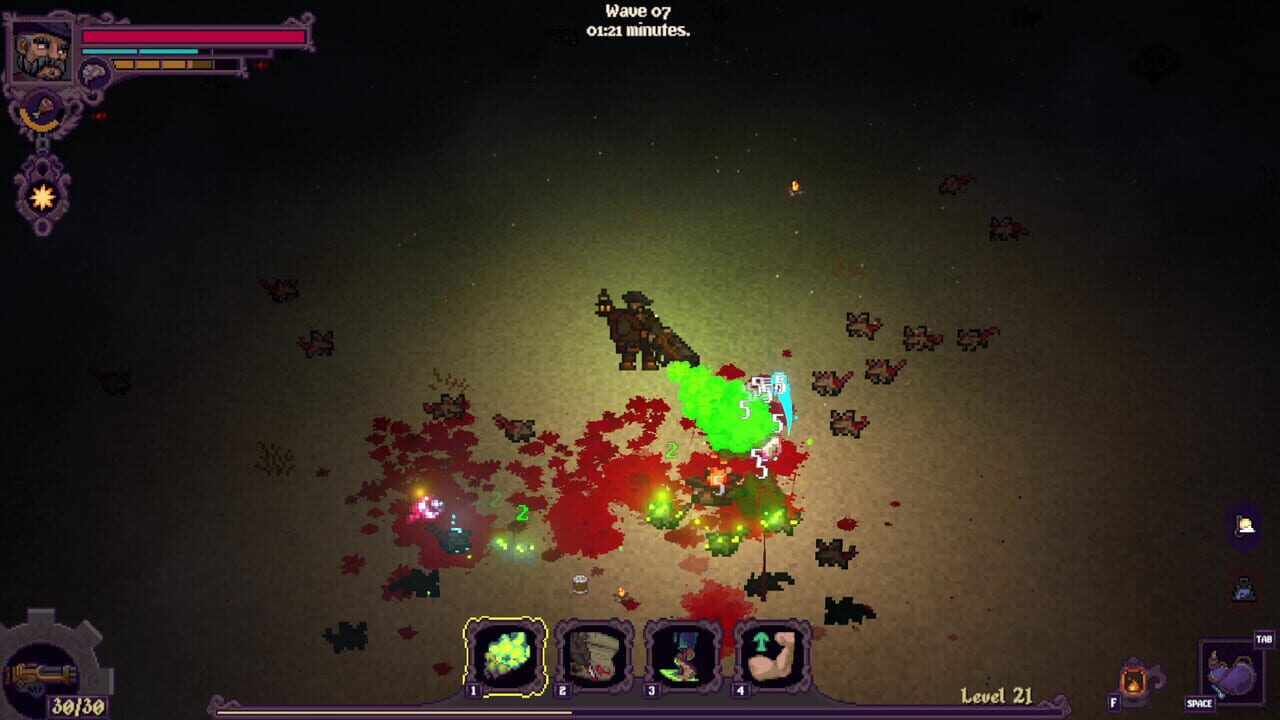Screen dimensions: 1280x720
Task: Toggle the star amulet charm on the HUD
Action: [x=42, y=195]
